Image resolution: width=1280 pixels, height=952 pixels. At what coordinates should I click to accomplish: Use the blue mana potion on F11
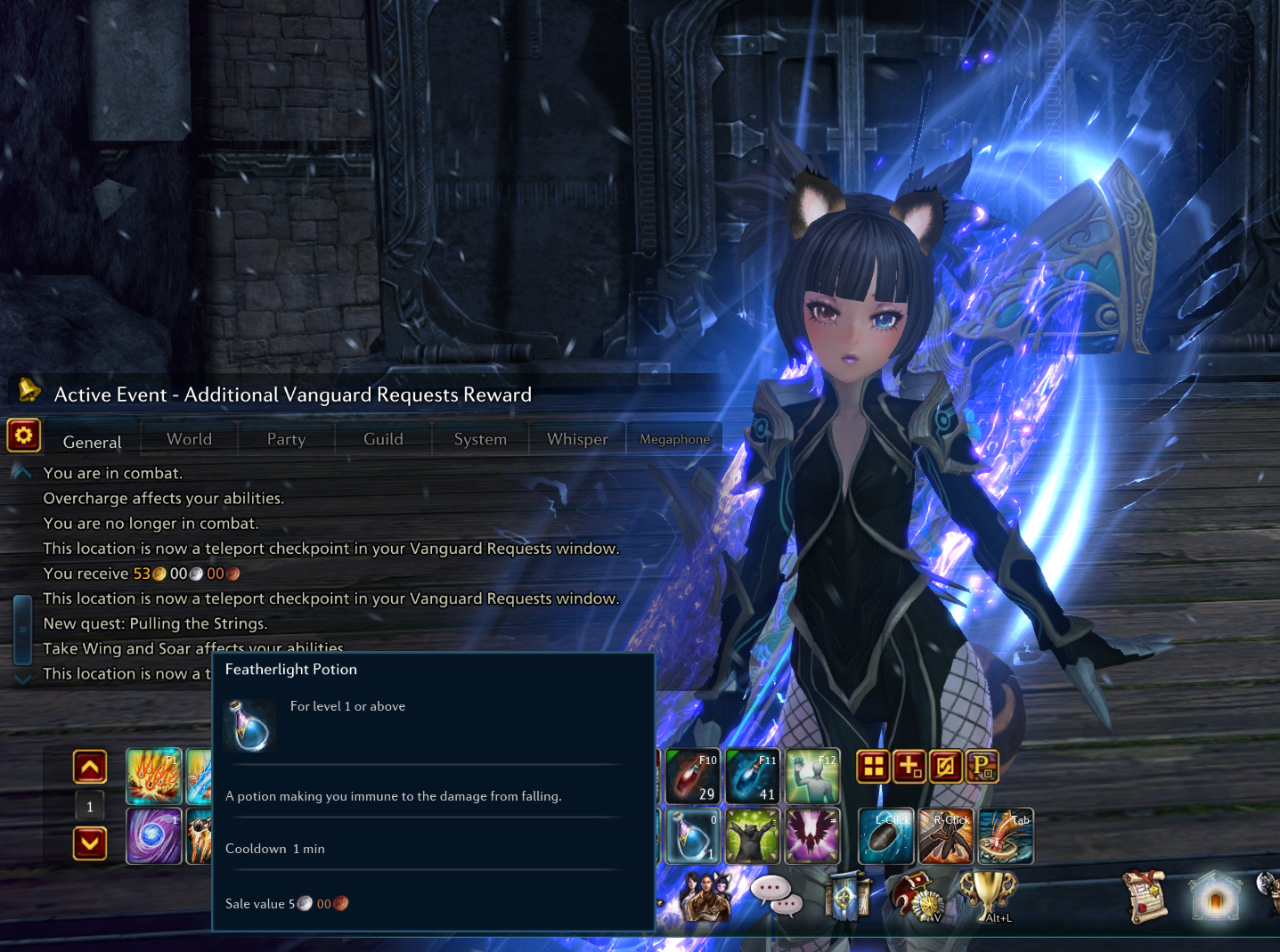click(752, 777)
